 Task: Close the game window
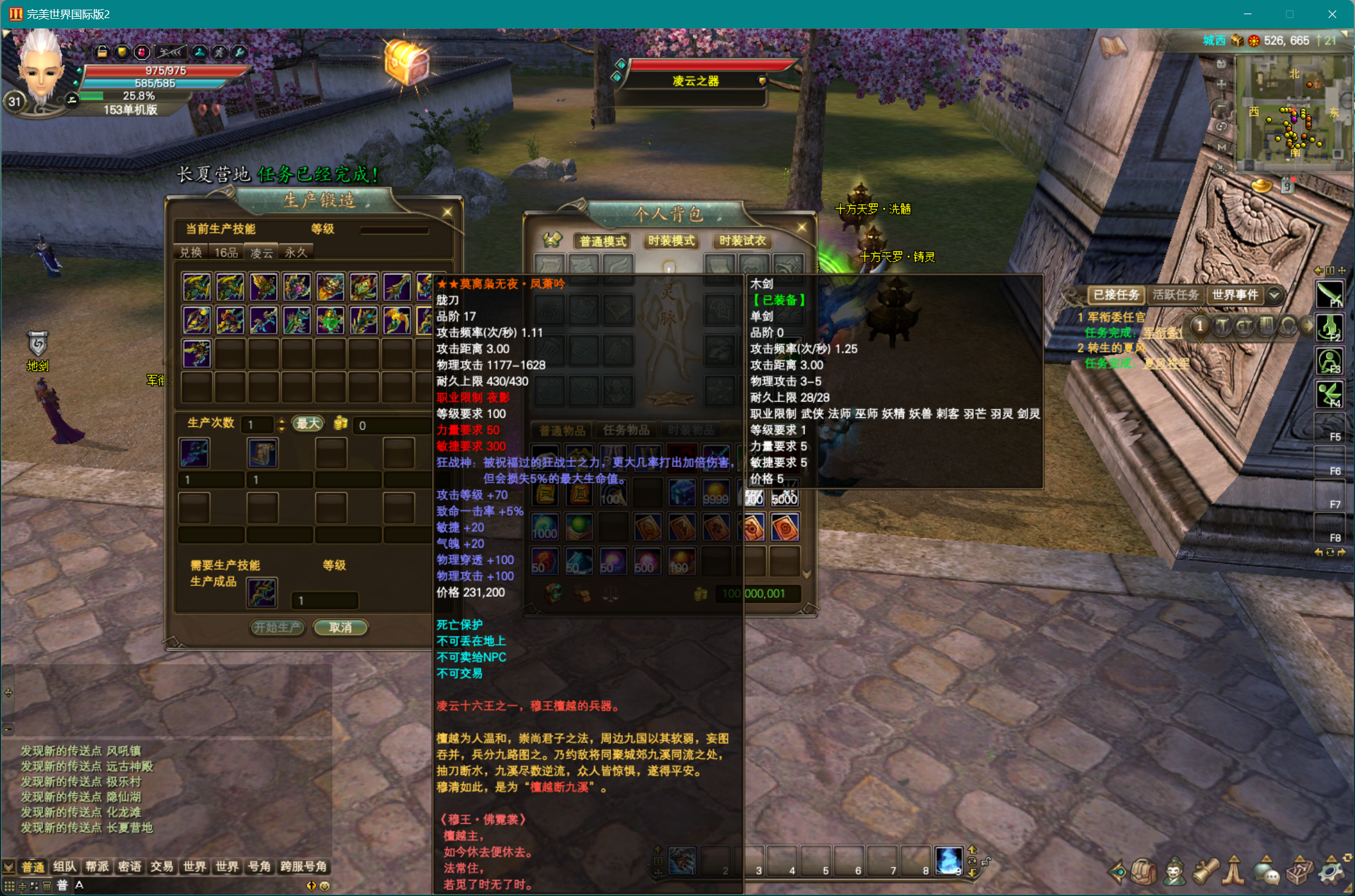1332,14
